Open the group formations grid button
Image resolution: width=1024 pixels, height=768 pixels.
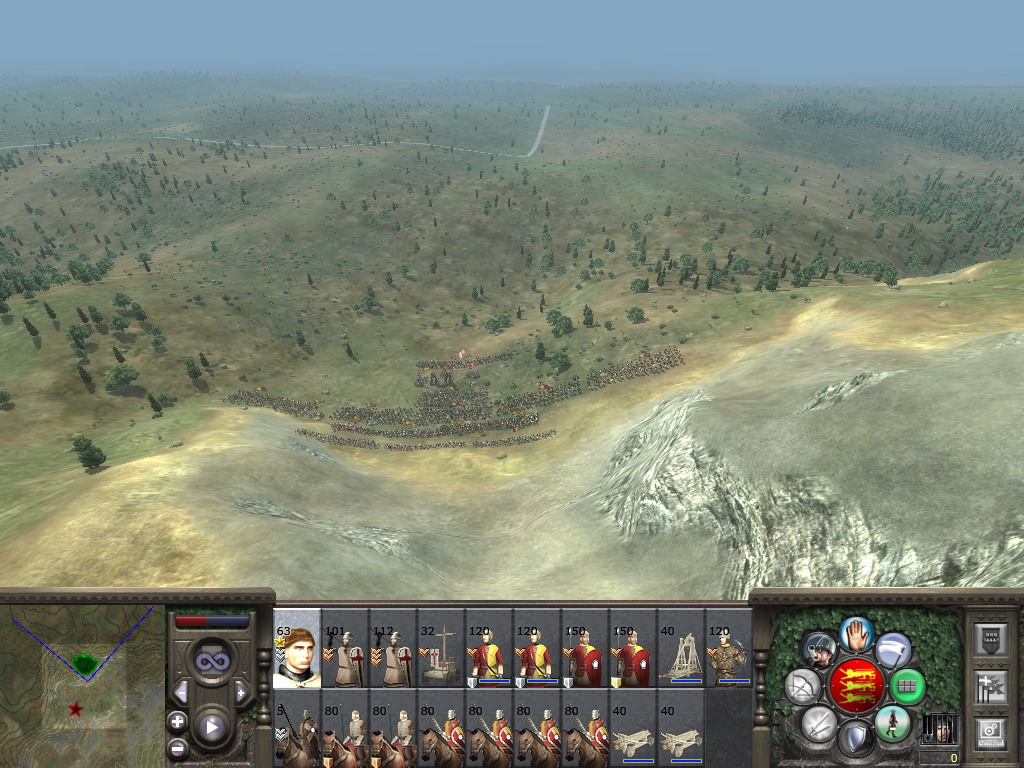pyautogui.click(x=907, y=687)
